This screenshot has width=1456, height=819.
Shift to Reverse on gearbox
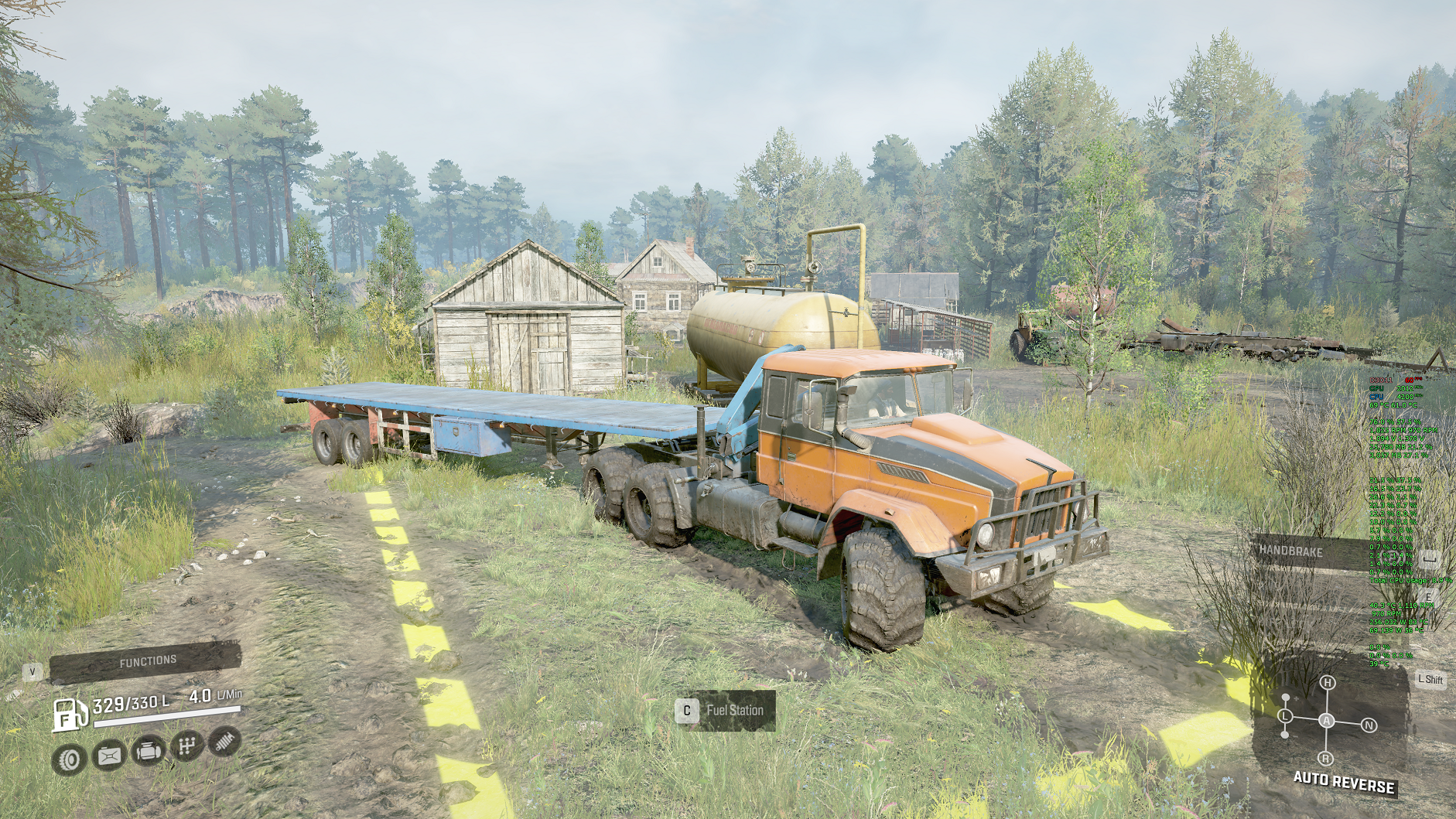coord(1326,758)
